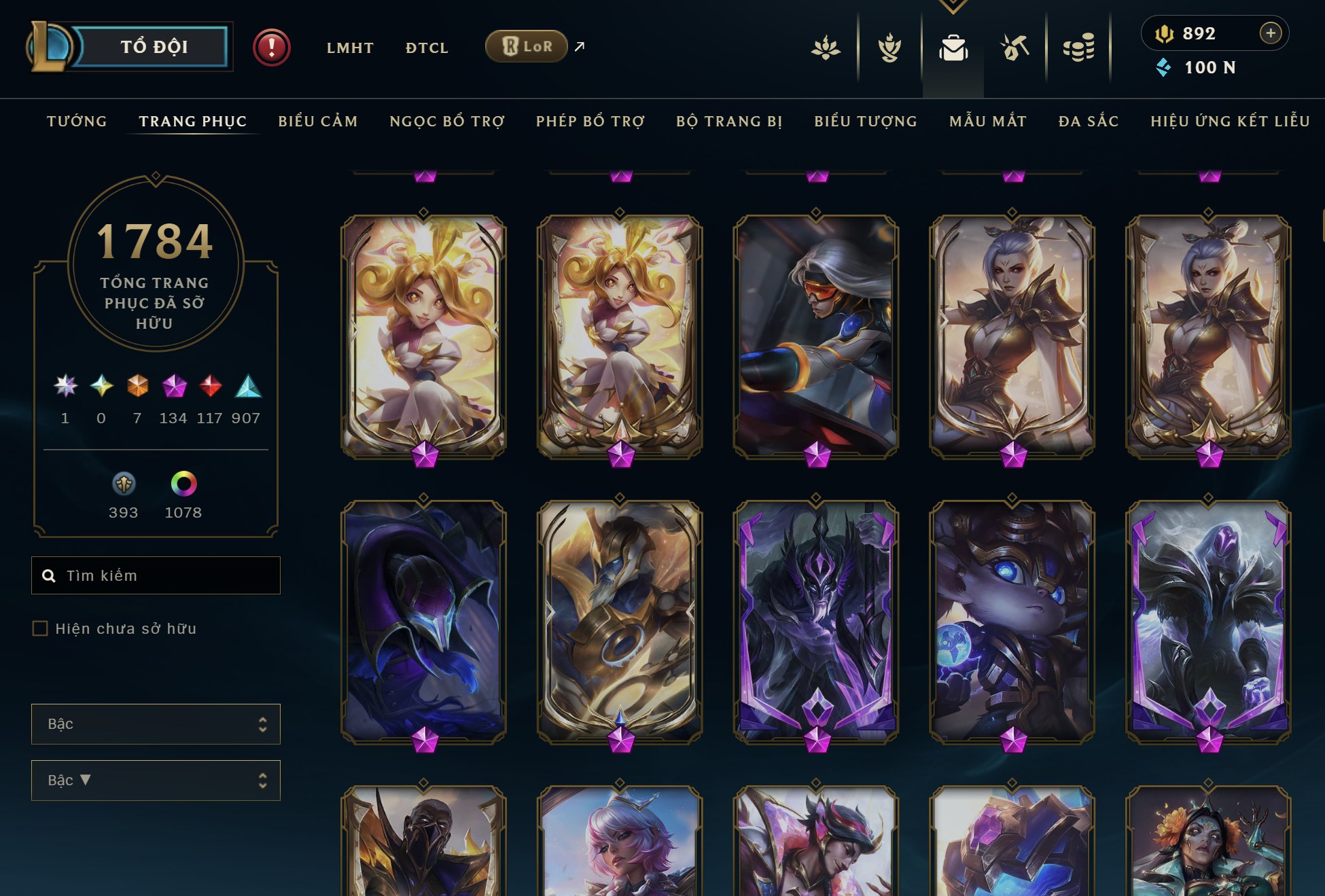Click the magnifying glass in the search bar

[48, 575]
